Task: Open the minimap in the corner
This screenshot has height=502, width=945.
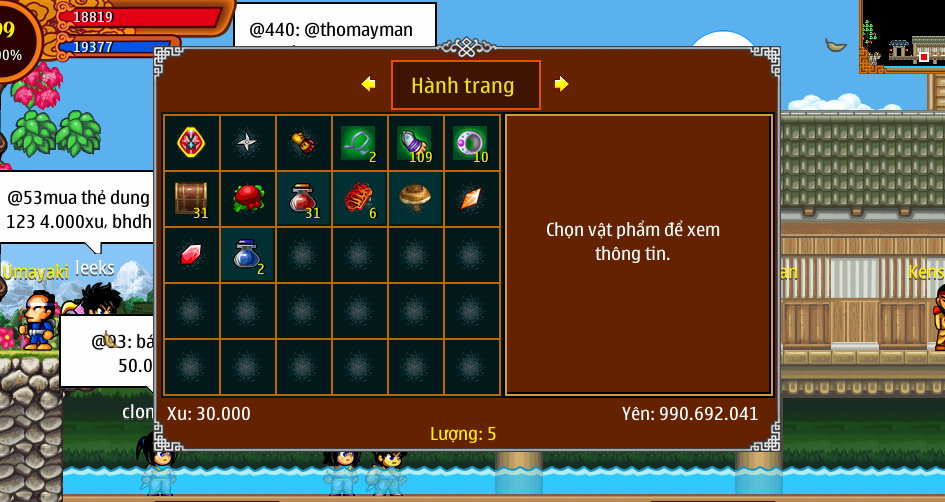Action: pyautogui.click(x=901, y=36)
